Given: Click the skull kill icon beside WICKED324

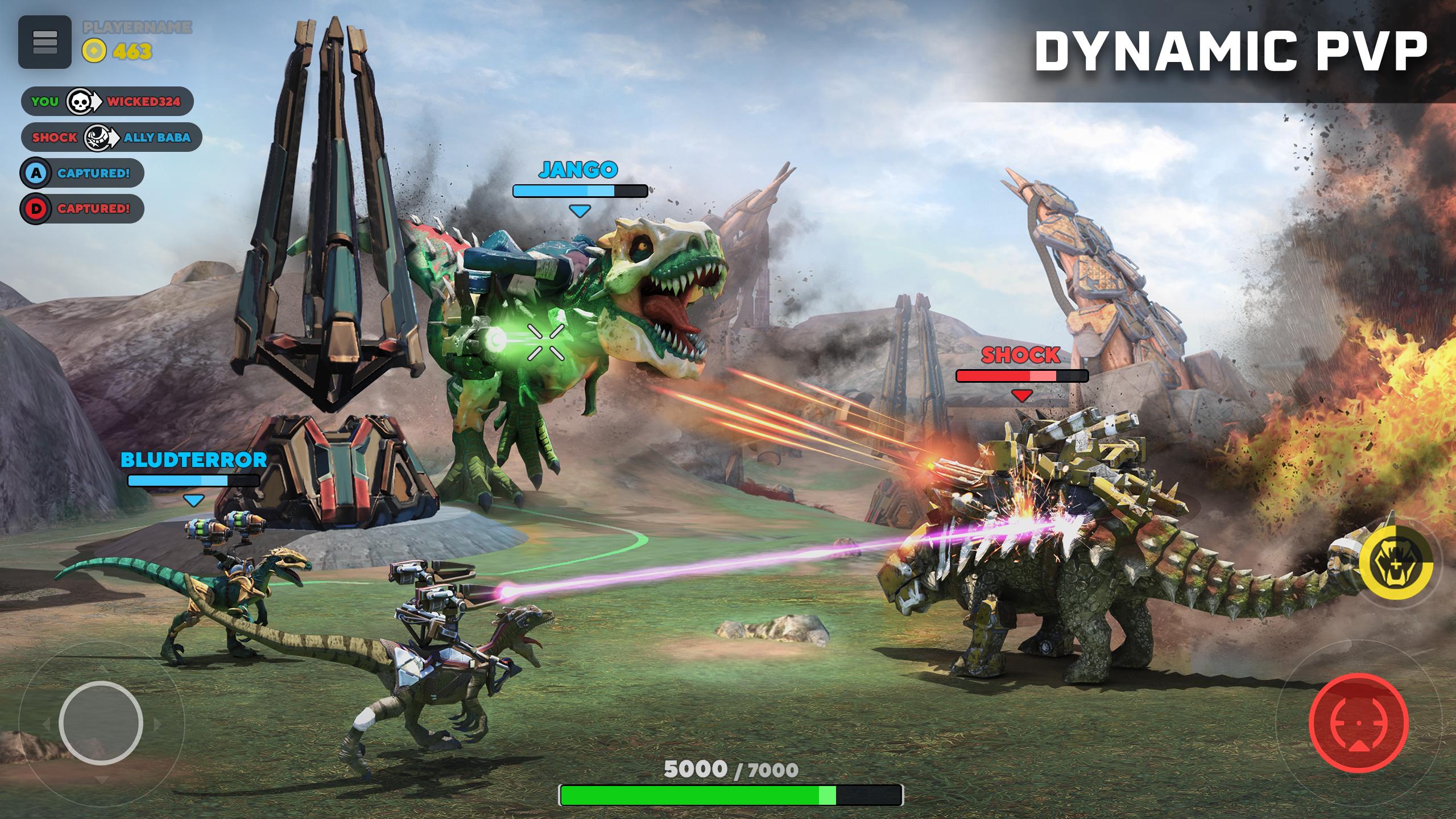Looking at the screenshot, I should (80, 102).
